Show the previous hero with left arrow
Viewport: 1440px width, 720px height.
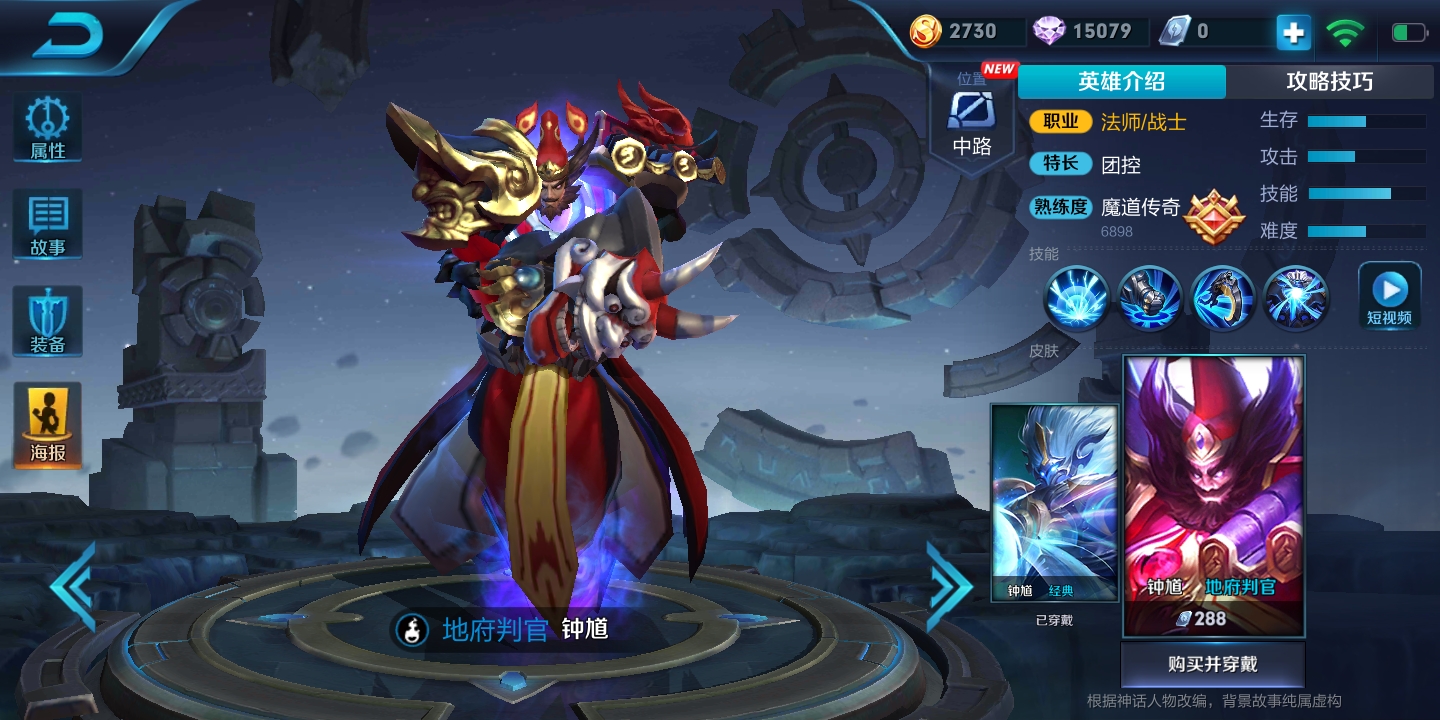tap(72, 586)
